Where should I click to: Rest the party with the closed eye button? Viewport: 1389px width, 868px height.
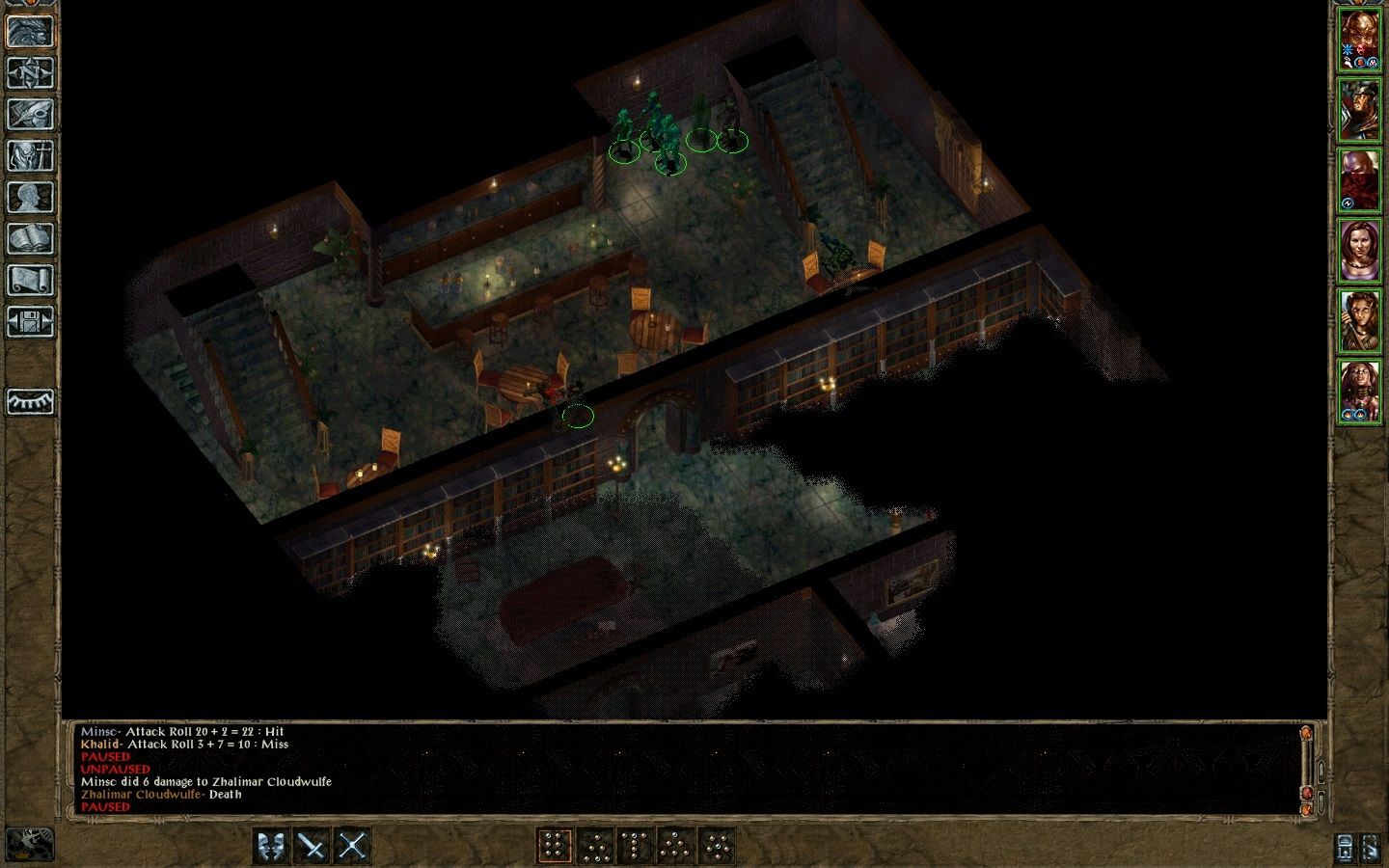[x=30, y=400]
